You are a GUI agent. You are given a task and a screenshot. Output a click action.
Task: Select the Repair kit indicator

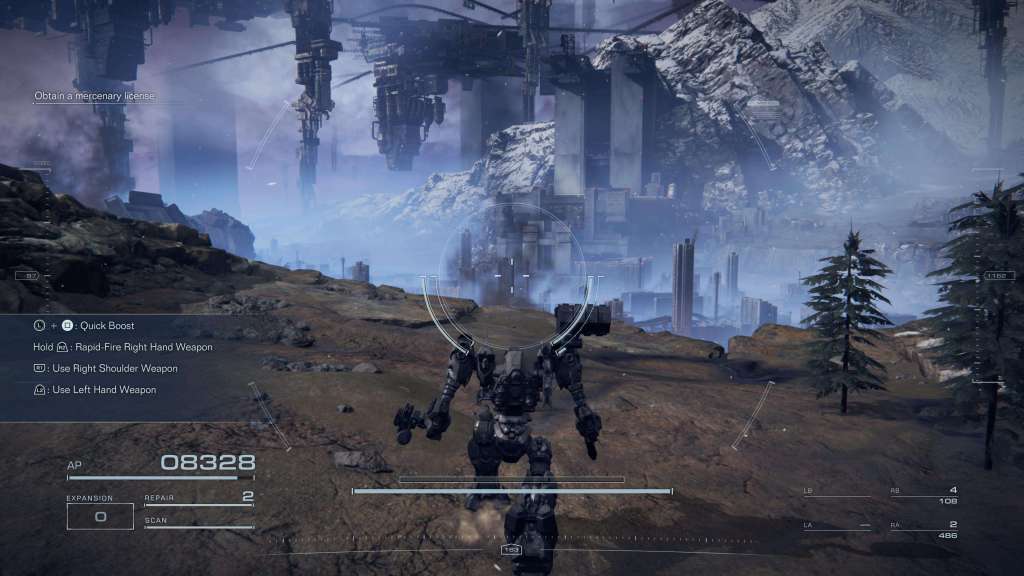[x=198, y=498]
